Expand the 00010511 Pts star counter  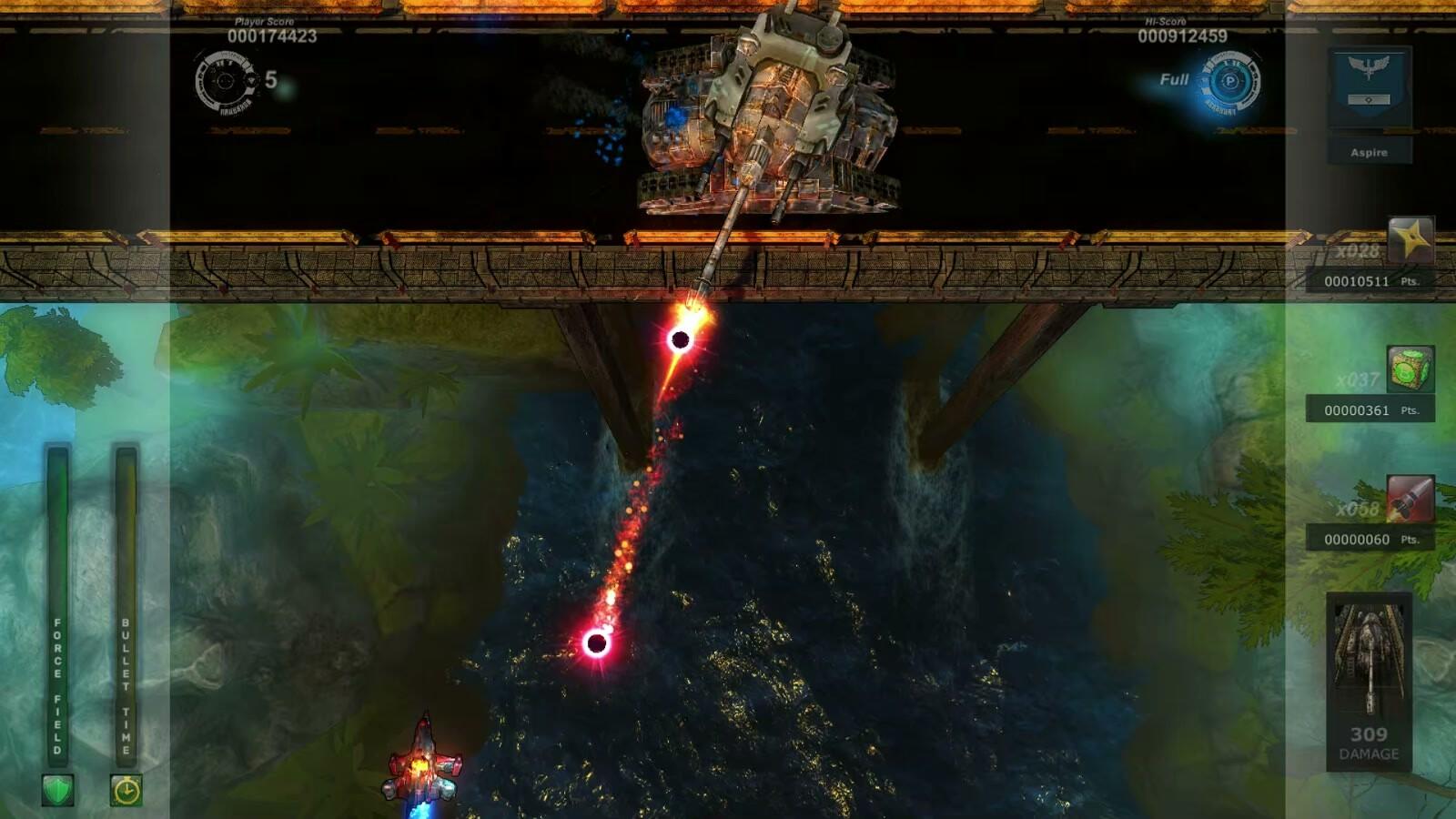(x=1362, y=280)
